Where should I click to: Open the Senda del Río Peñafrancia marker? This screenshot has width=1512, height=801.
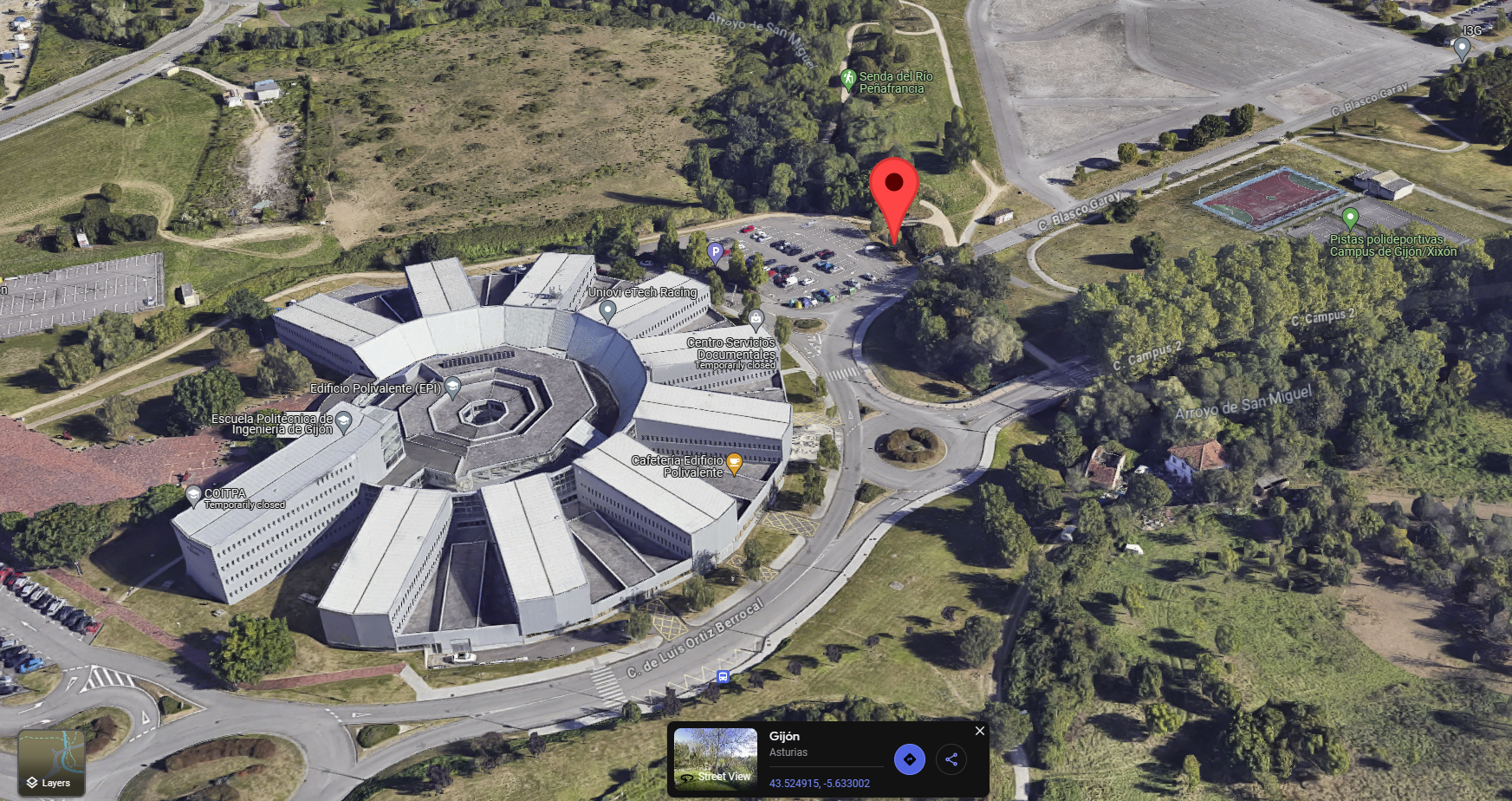pyautogui.click(x=848, y=79)
